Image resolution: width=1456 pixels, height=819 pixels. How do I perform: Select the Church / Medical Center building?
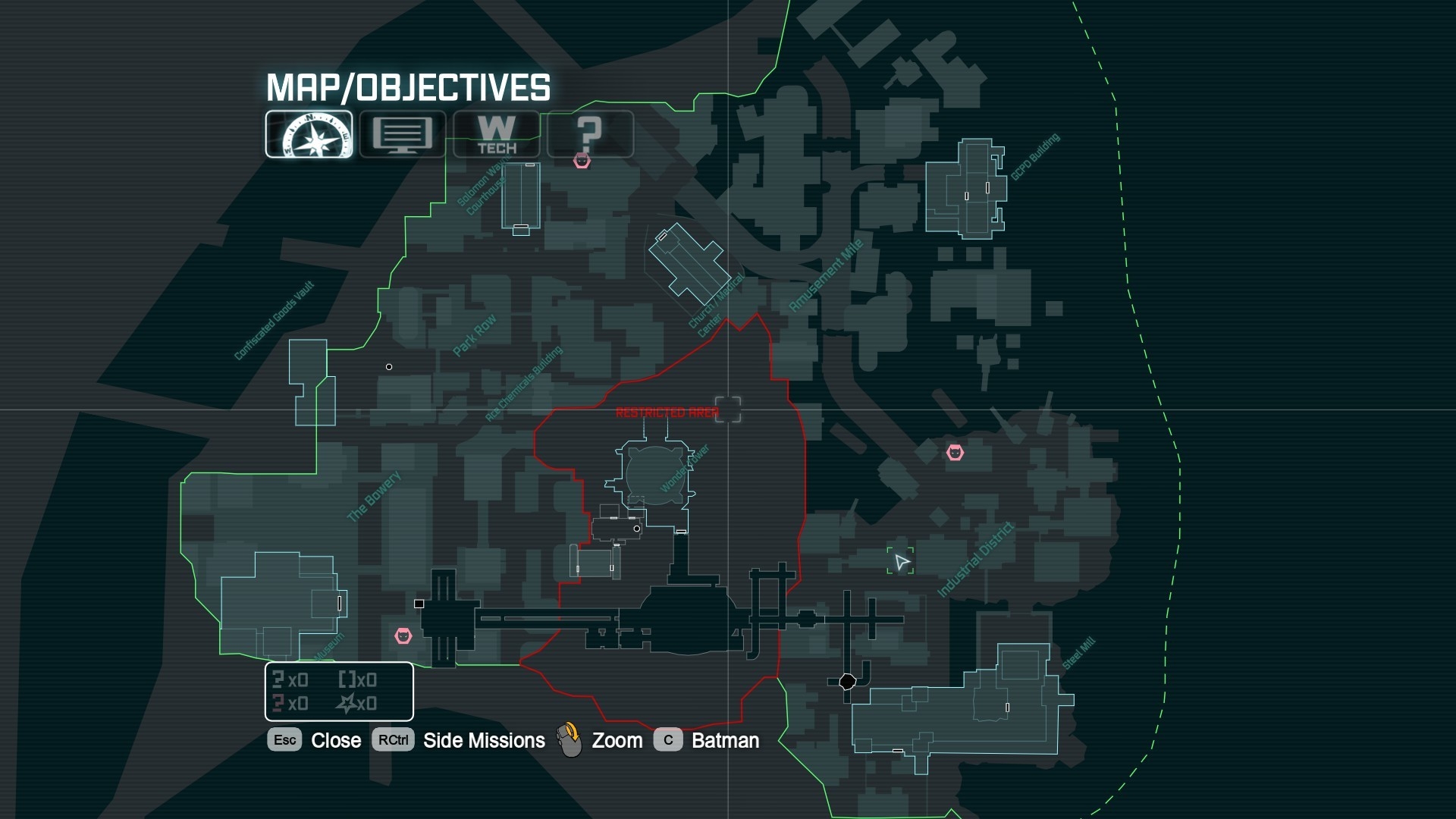(689, 262)
